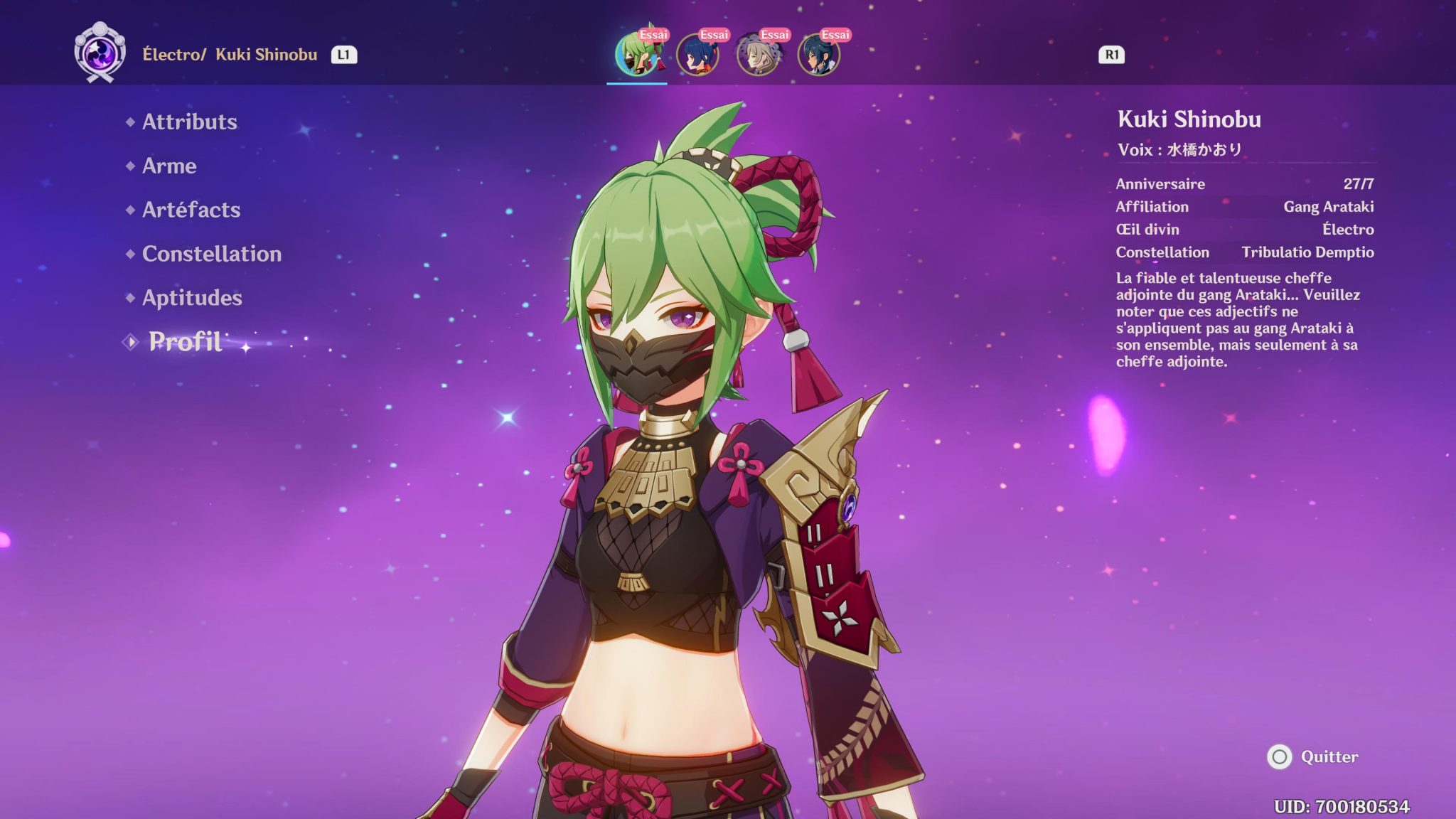Open the Constellation section

tap(210, 254)
